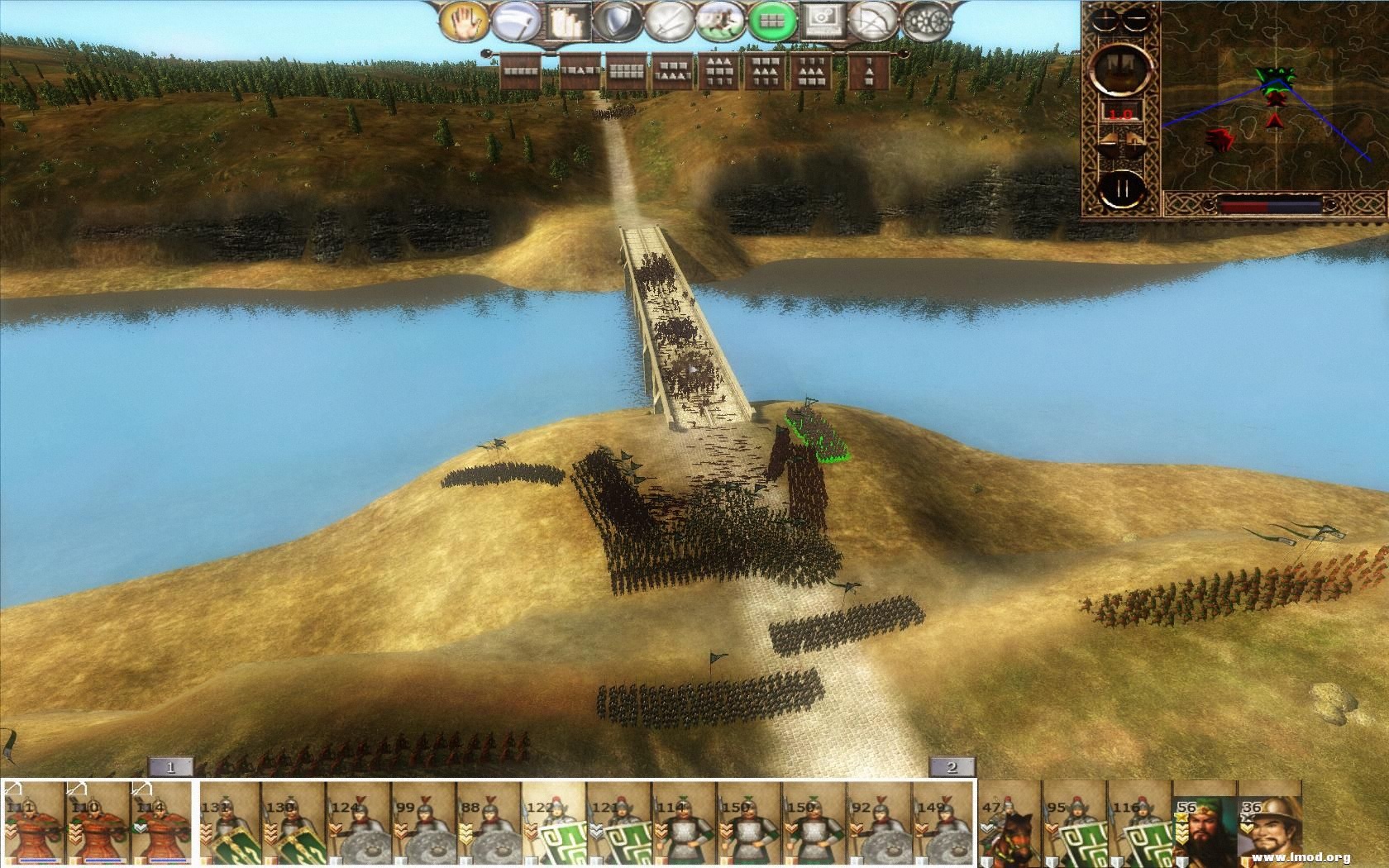Toggle skirmish mode with the horse icon
Screen dimensions: 1389x868
pyautogui.click(x=719, y=20)
